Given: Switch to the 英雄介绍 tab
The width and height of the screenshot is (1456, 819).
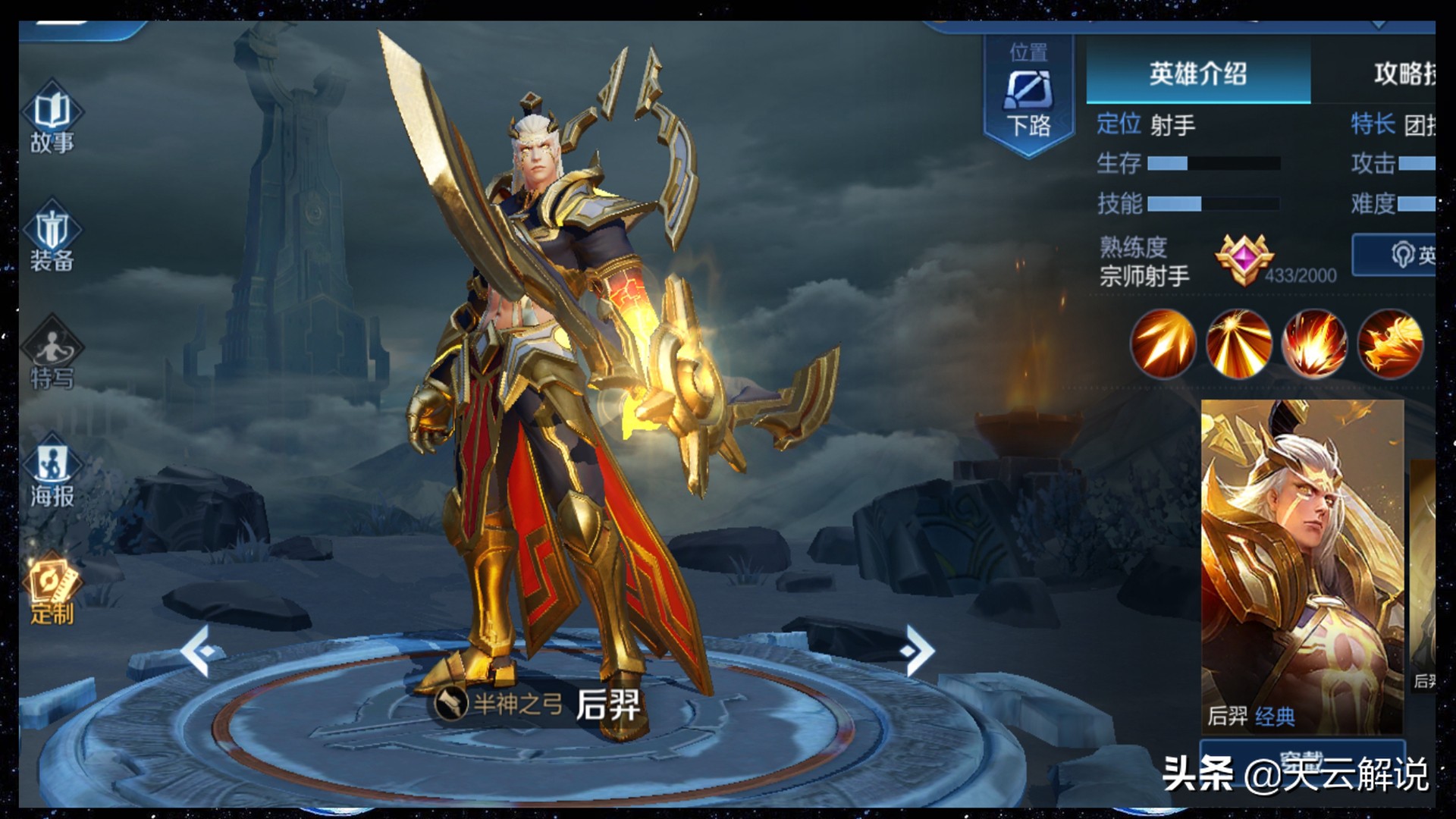Looking at the screenshot, I should 1197,74.
